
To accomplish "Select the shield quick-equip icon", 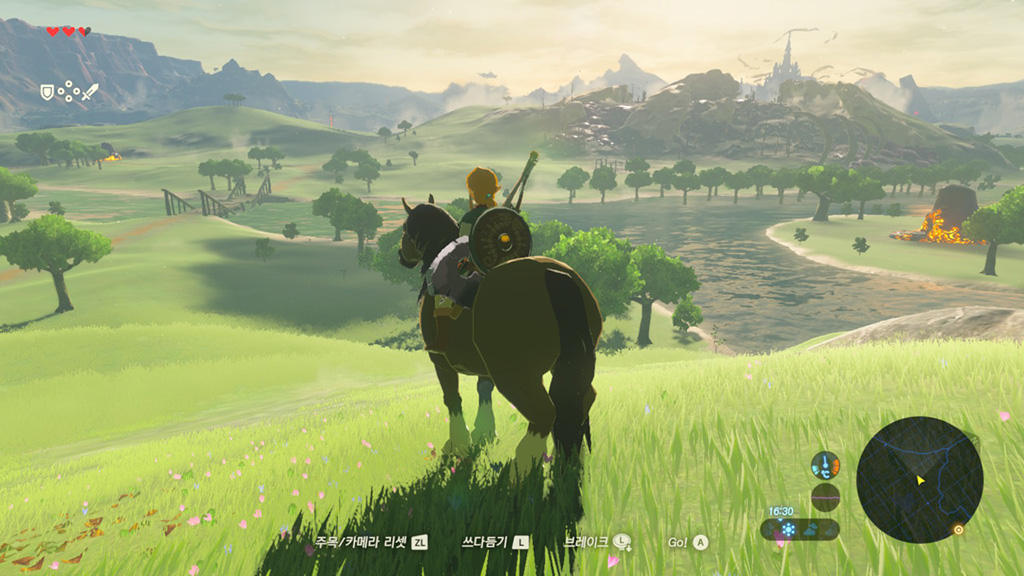I will (46, 92).
